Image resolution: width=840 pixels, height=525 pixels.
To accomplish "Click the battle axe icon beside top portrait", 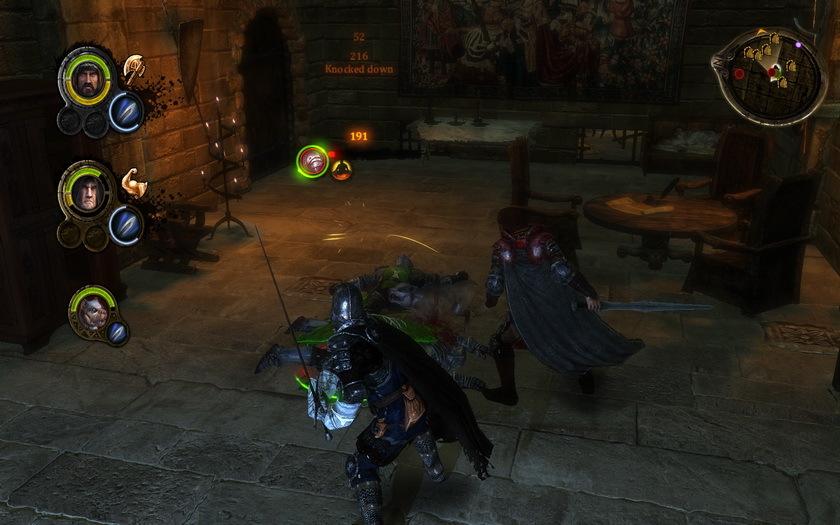I will (x=133, y=68).
